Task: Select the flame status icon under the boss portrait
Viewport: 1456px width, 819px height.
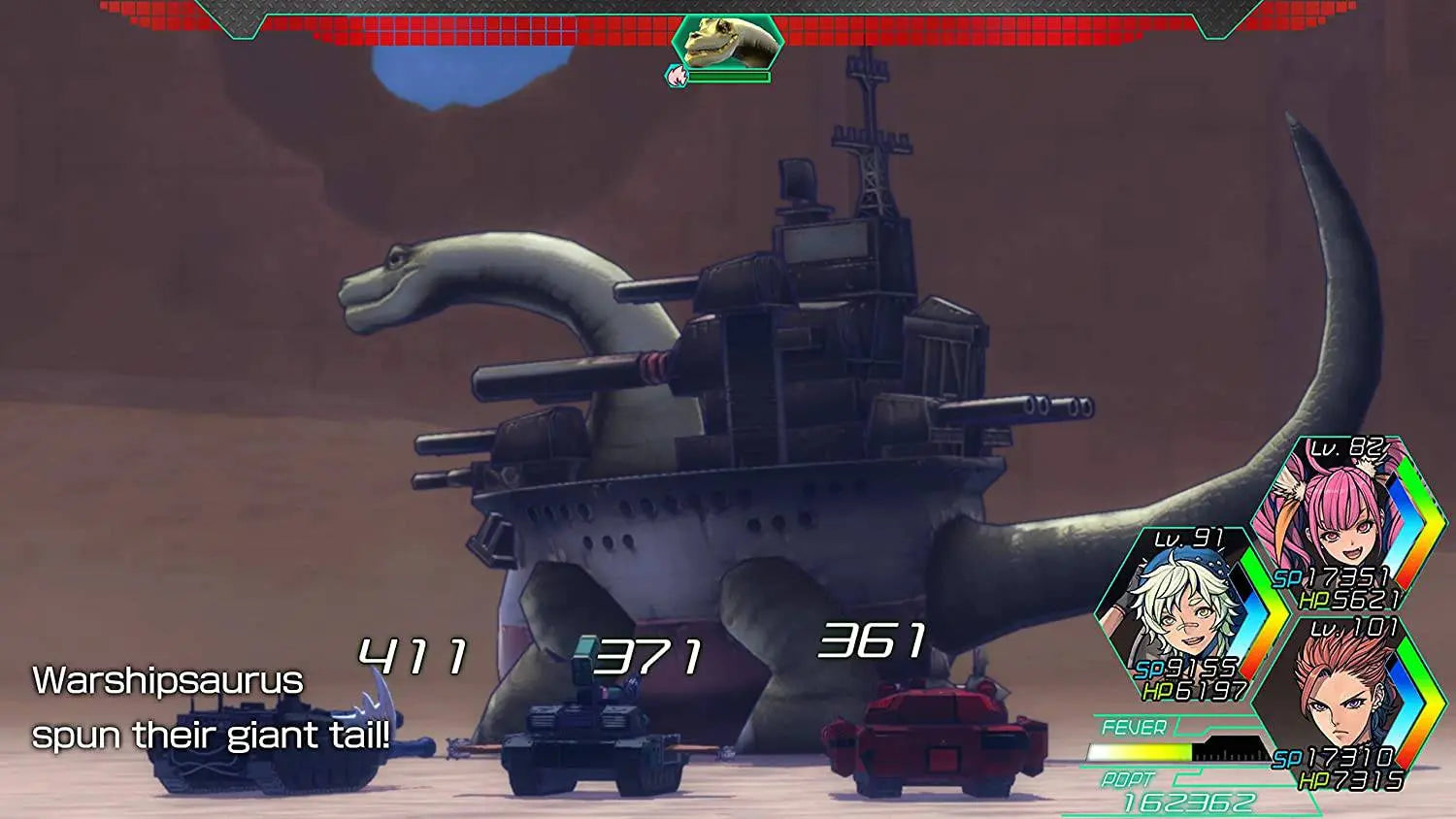Action: (675, 77)
